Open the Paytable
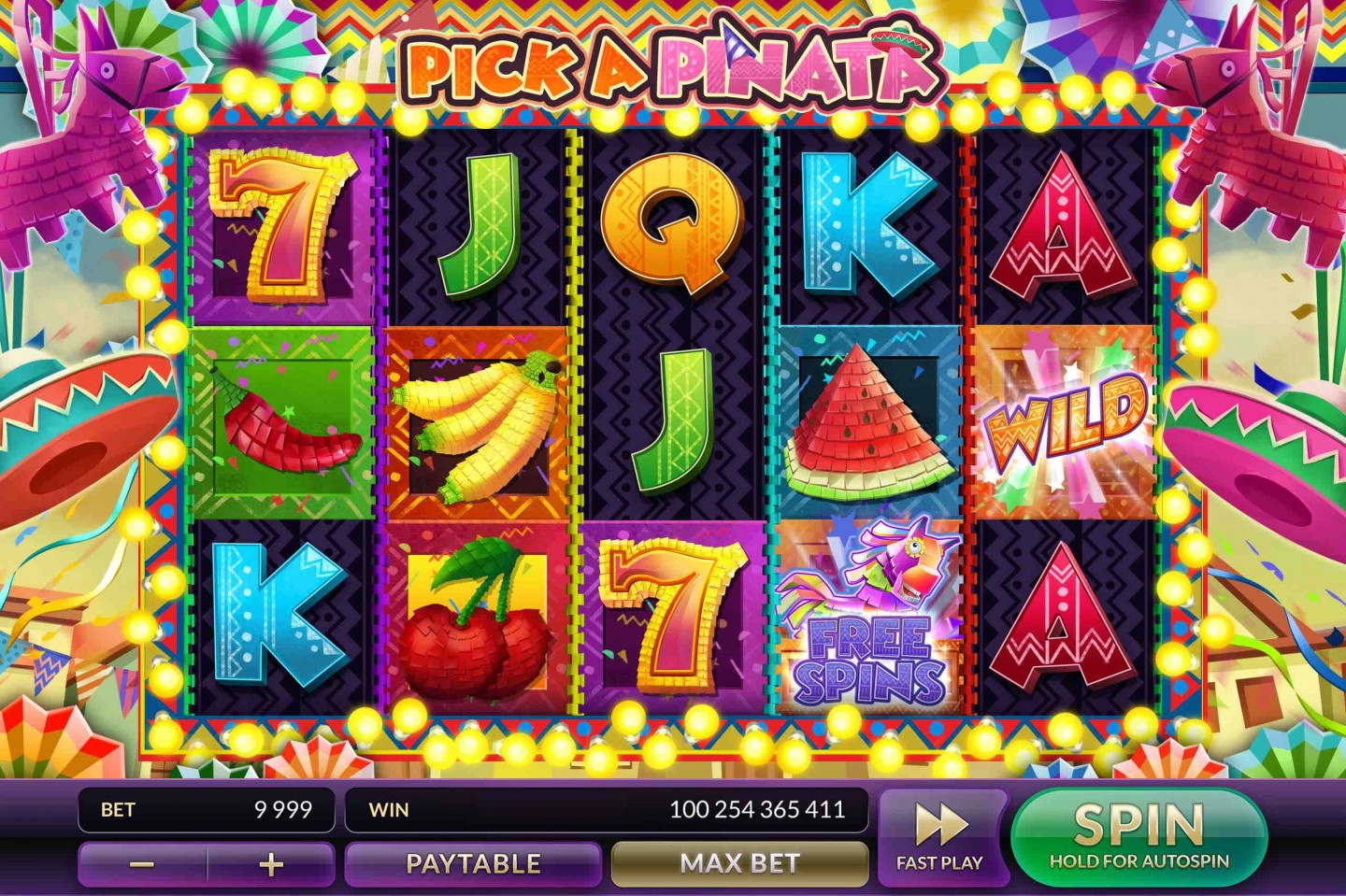Viewport: 1346px width, 896px height. (x=473, y=863)
